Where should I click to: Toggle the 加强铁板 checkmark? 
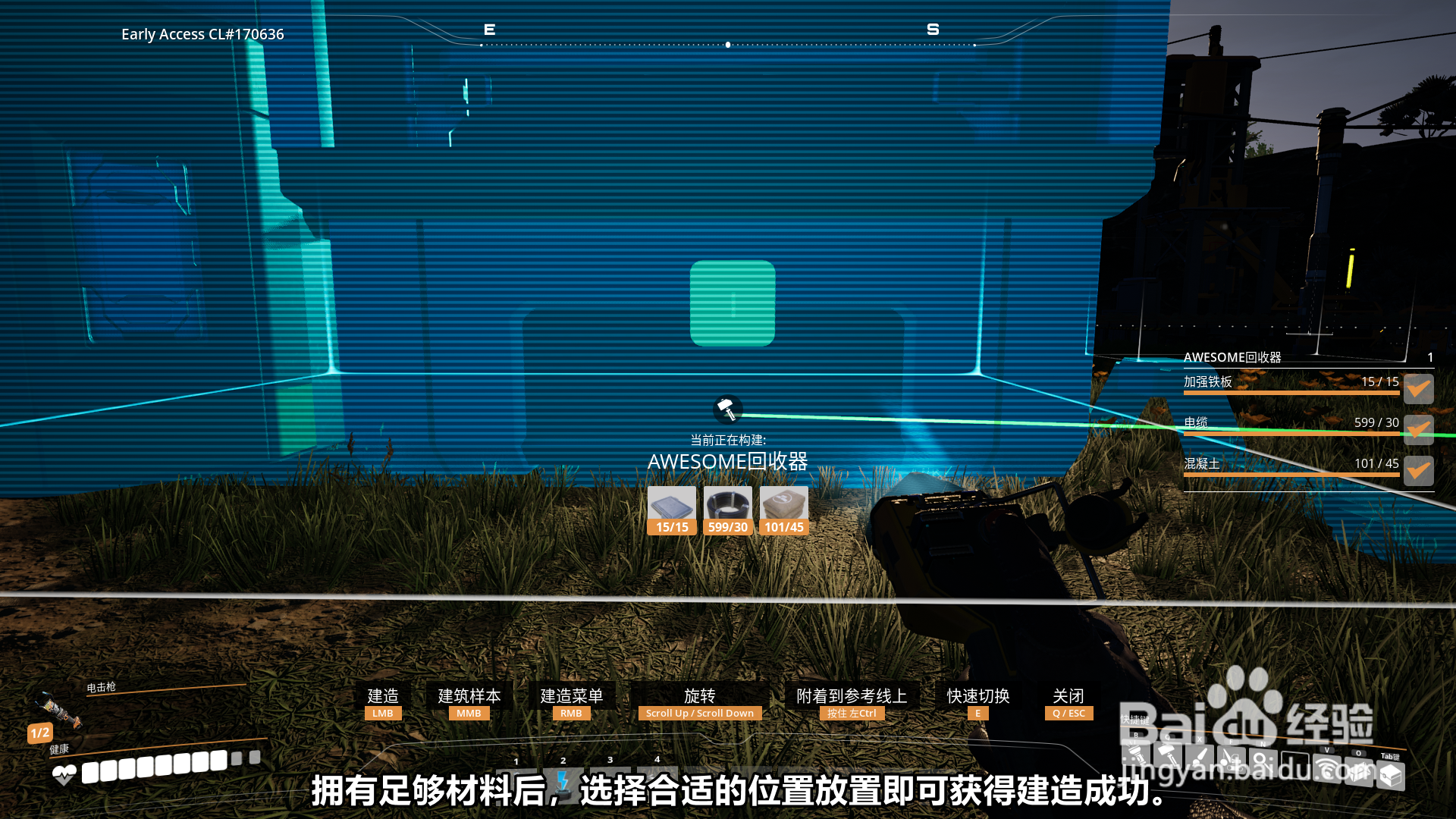(x=1417, y=389)
